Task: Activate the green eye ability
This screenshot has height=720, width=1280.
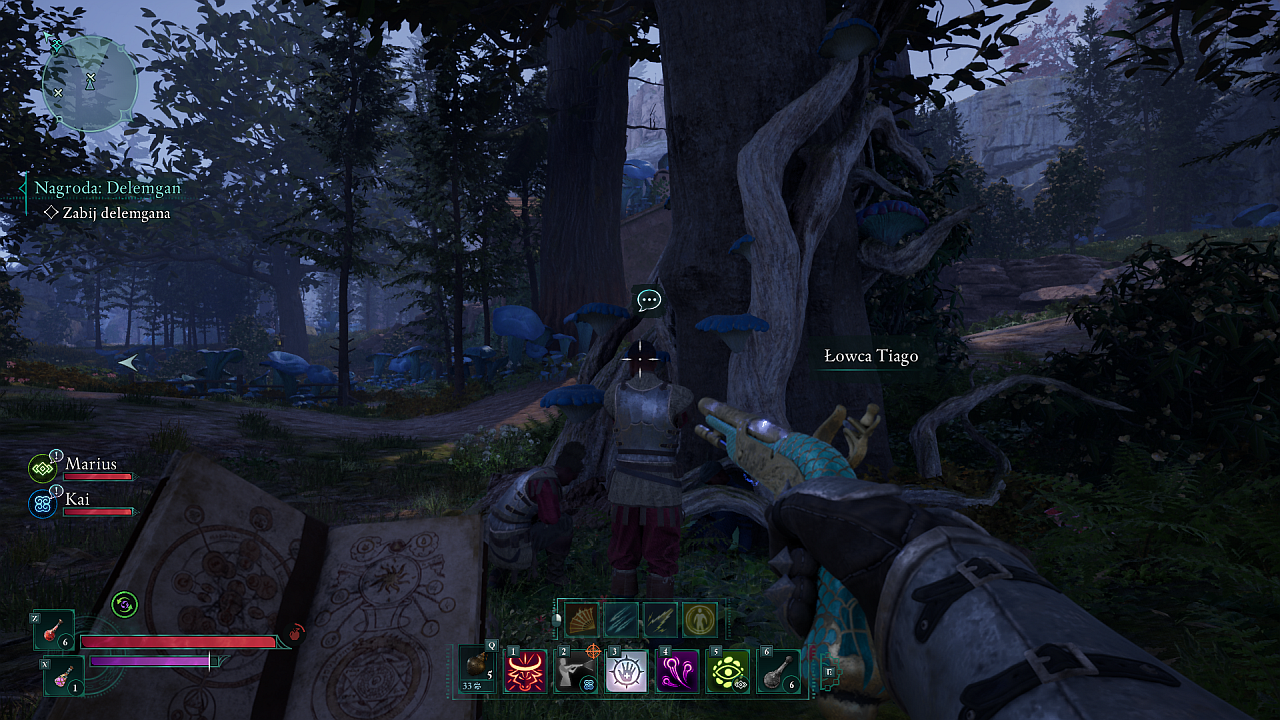Action: (728, 671)
